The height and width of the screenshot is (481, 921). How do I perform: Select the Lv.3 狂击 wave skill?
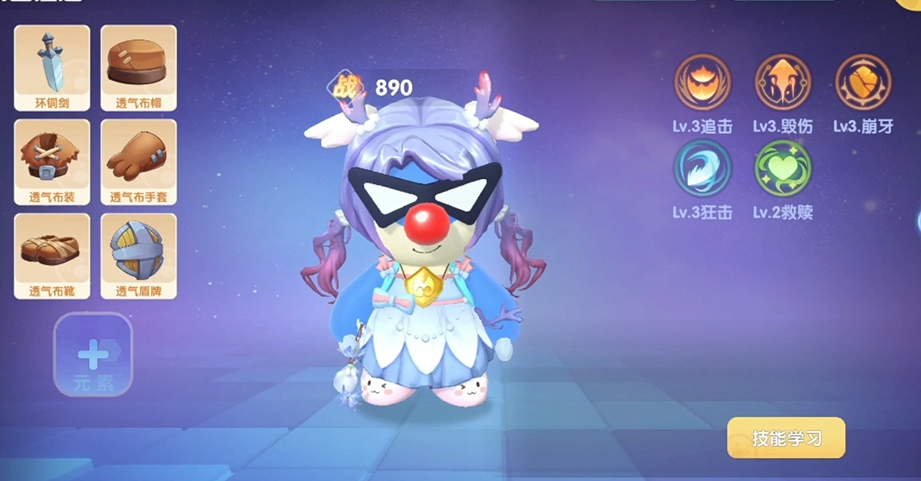(702, 167)
